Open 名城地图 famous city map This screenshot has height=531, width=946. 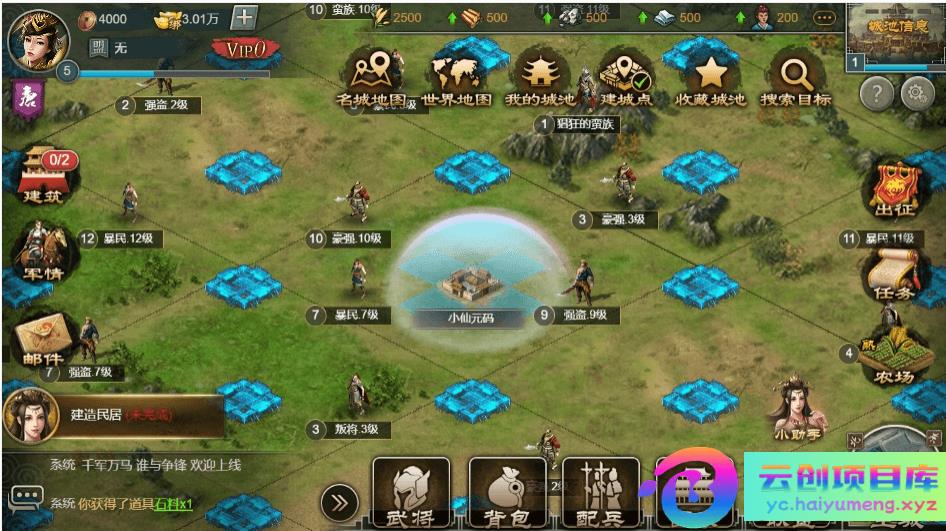pyautogui.click(x=371, y=73)
